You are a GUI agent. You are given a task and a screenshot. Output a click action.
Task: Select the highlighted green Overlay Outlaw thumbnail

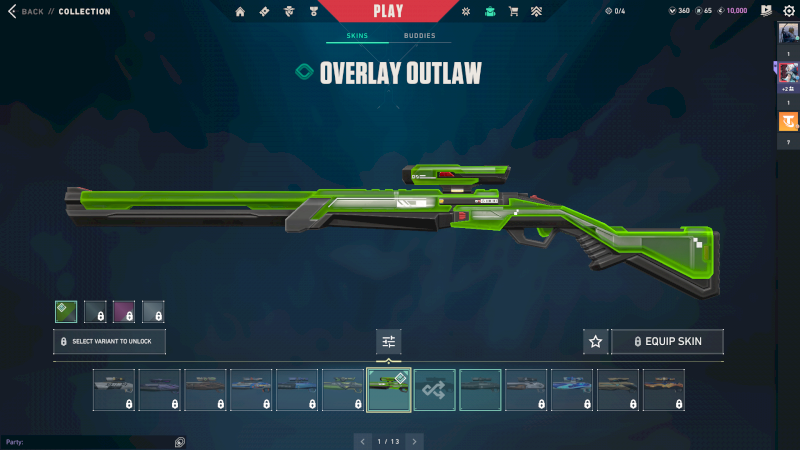(389, 390)
